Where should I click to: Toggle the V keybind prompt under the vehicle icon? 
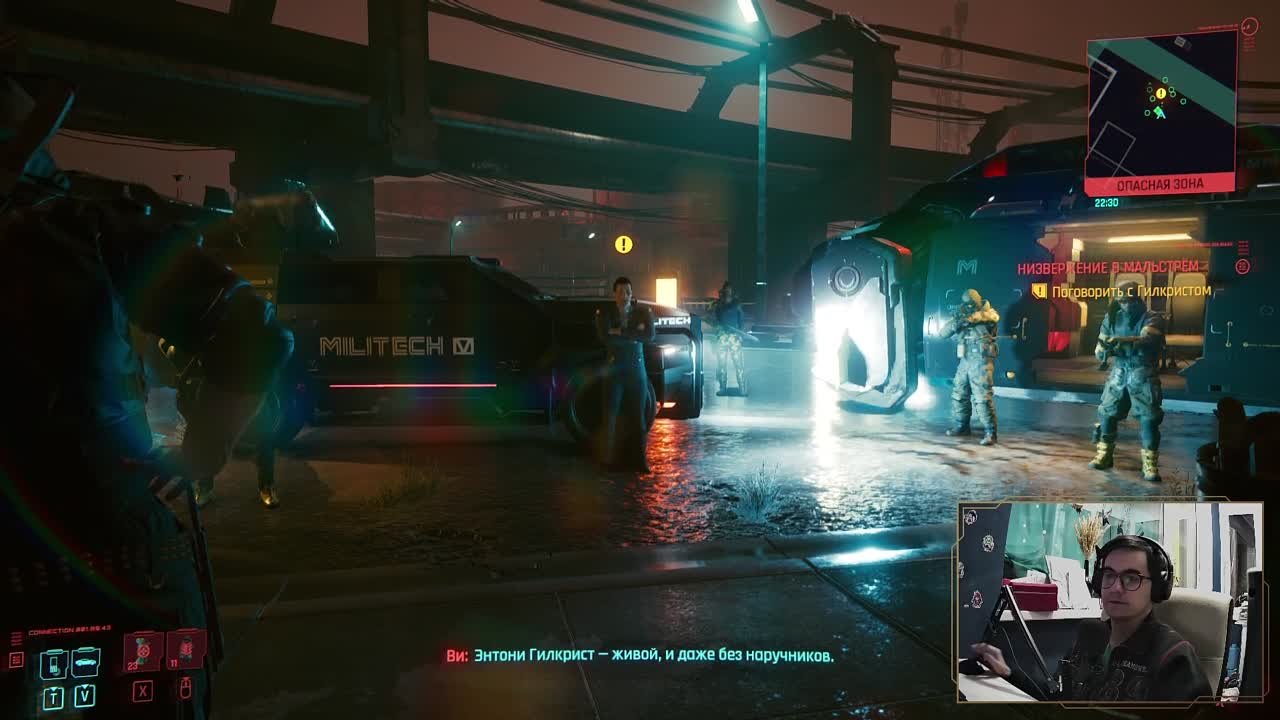tap(84, 696)
